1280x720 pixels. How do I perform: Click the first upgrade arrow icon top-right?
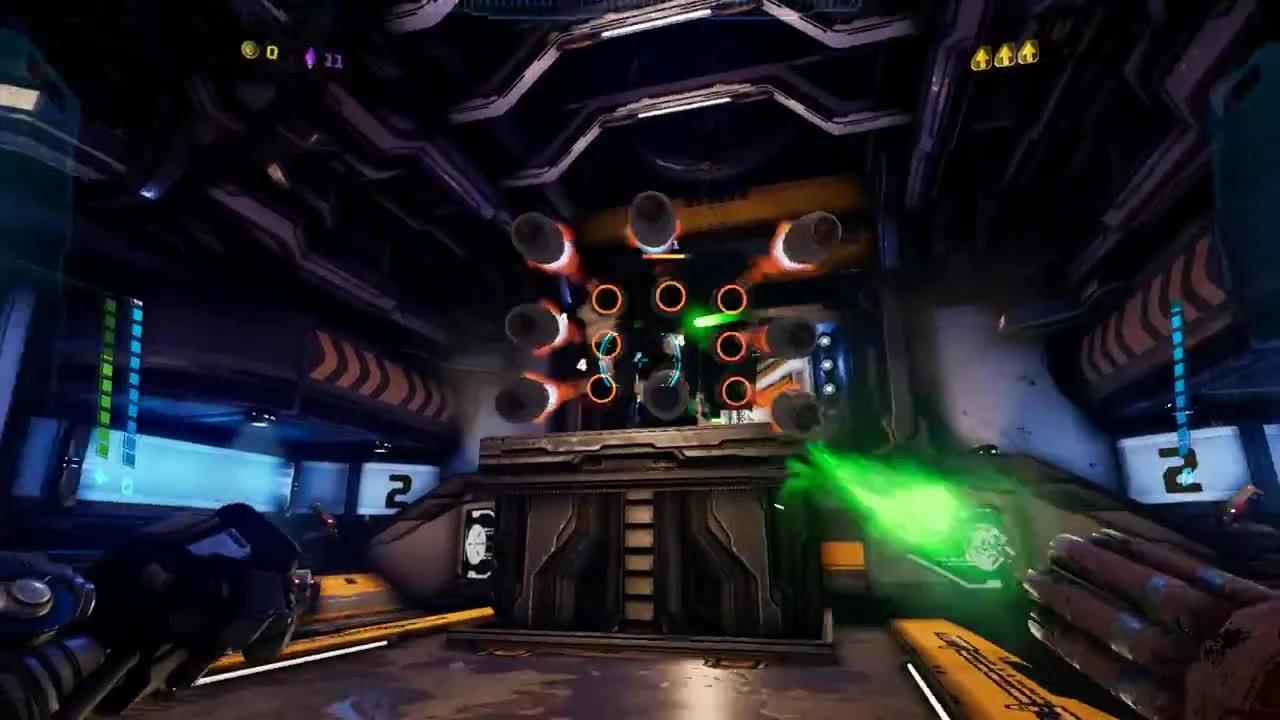click(981, 57)
